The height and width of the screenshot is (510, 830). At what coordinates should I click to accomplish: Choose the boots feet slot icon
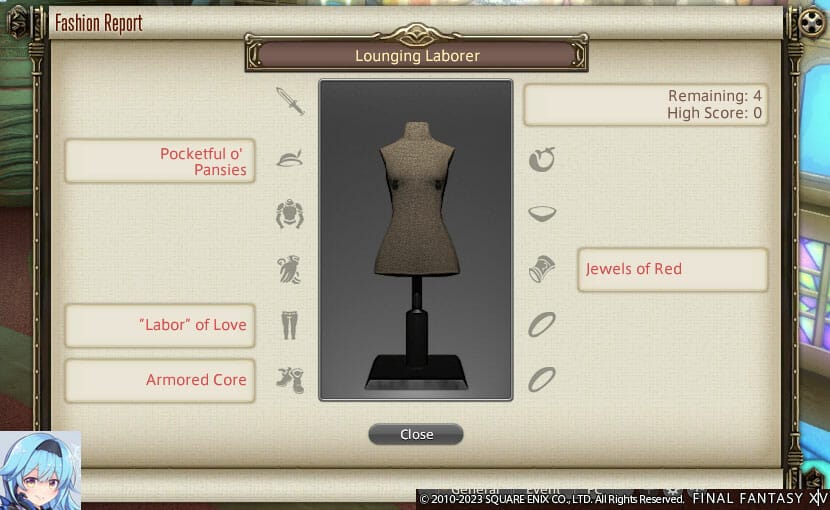coord(290,380)
